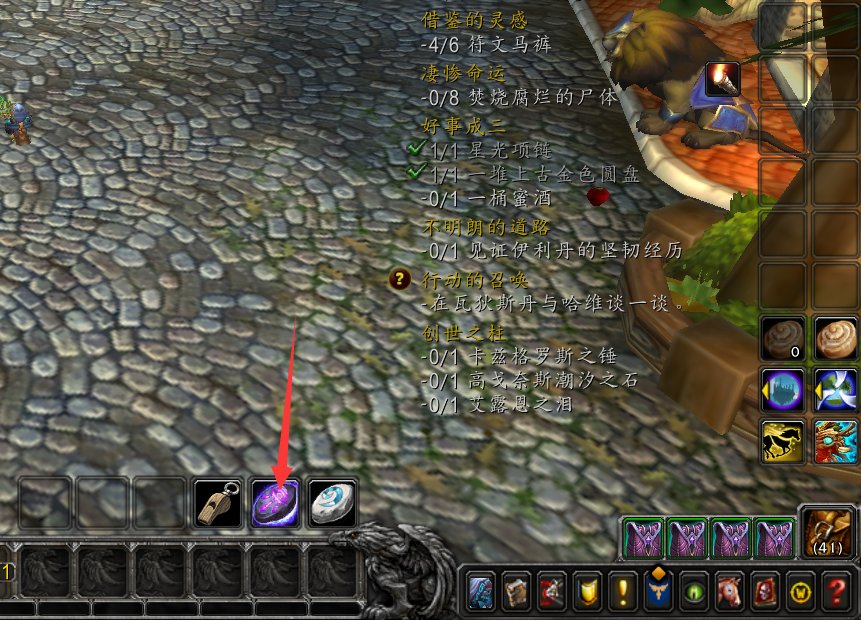
Task: Open the adventure guide skull book button
Action: [x=763, y=591]
